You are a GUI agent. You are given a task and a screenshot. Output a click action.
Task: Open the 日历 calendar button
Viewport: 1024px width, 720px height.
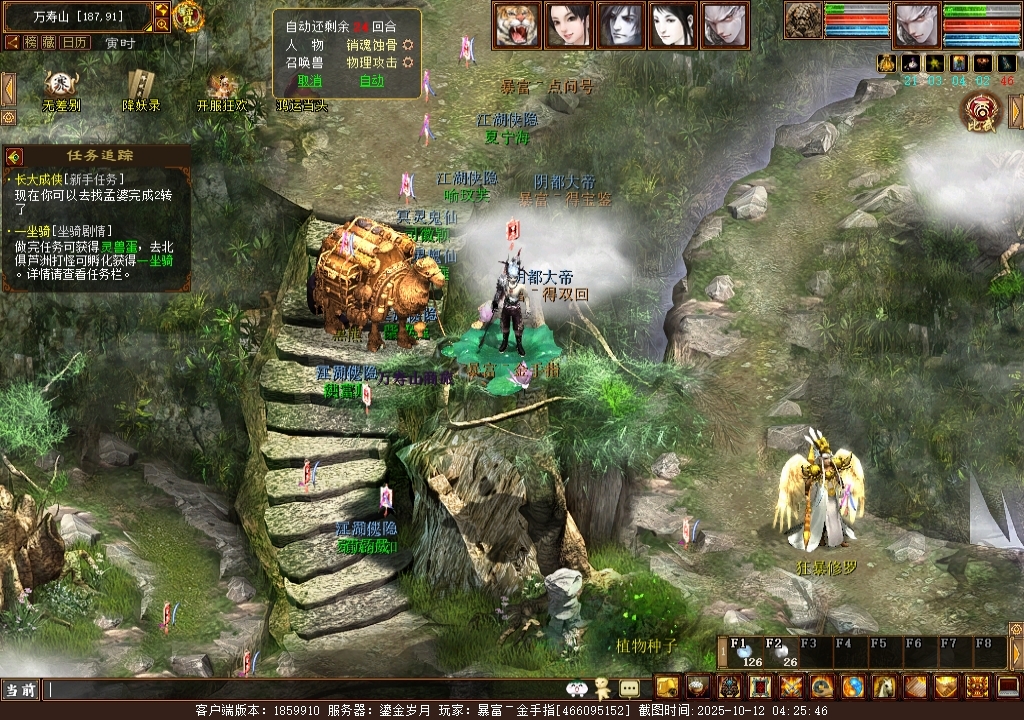click(x=75, y=42)
